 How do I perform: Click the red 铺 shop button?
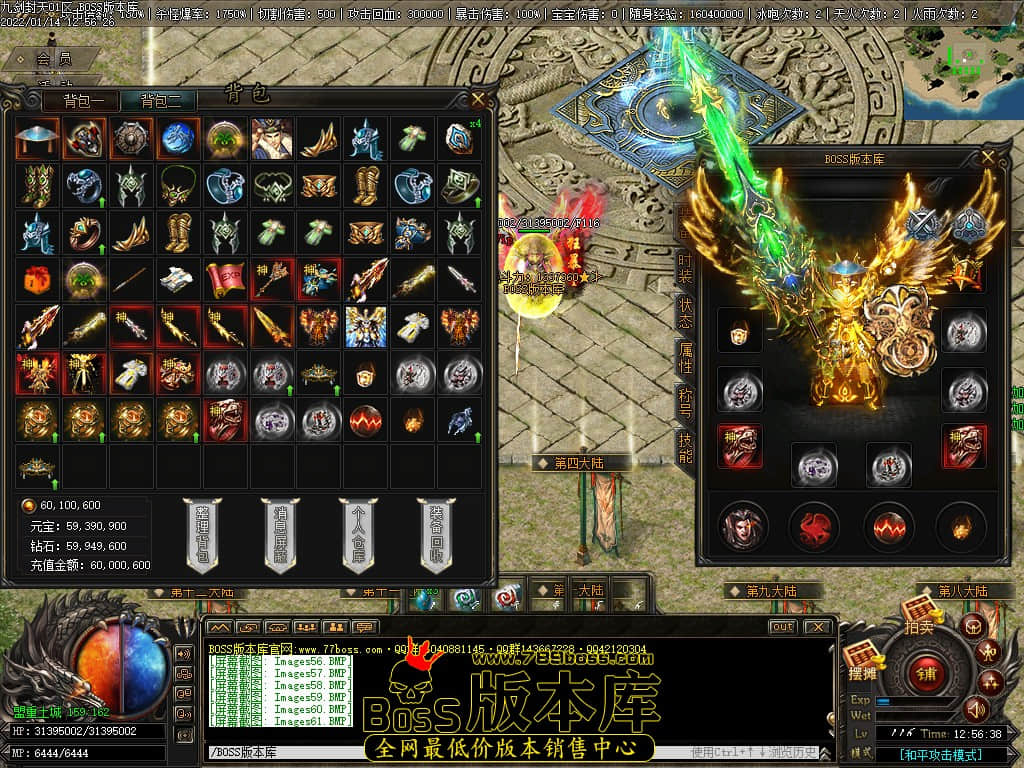[x=927, y=672]
